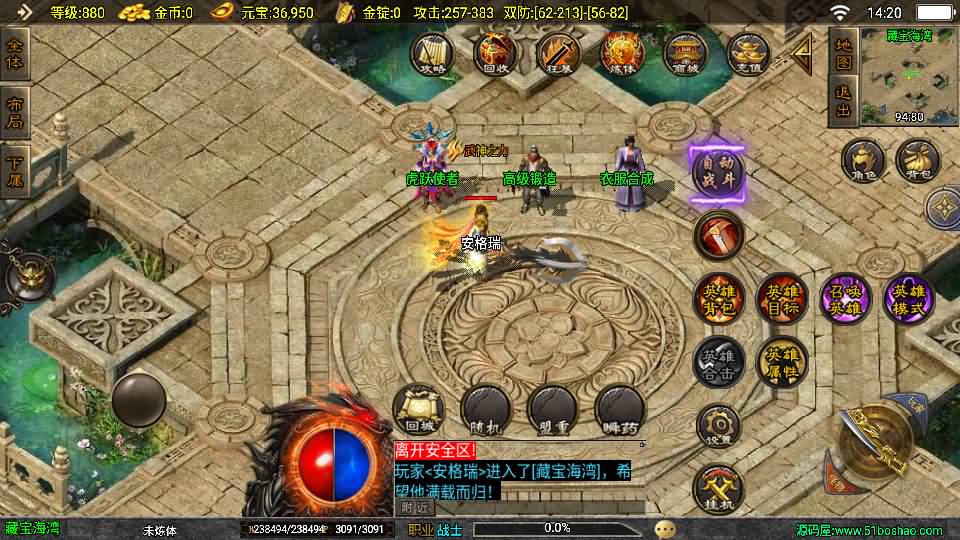Select the 全体 tab on the left edge
Viewport: 960px width, 540px height.
15,53
